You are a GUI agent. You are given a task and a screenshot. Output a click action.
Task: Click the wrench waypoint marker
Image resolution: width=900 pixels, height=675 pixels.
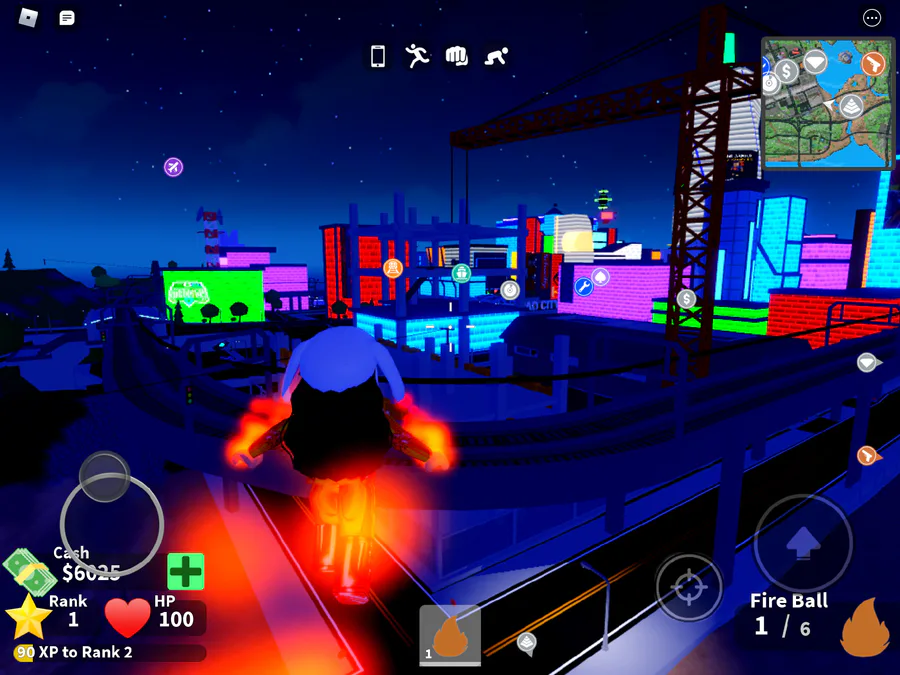pos(584,287)
